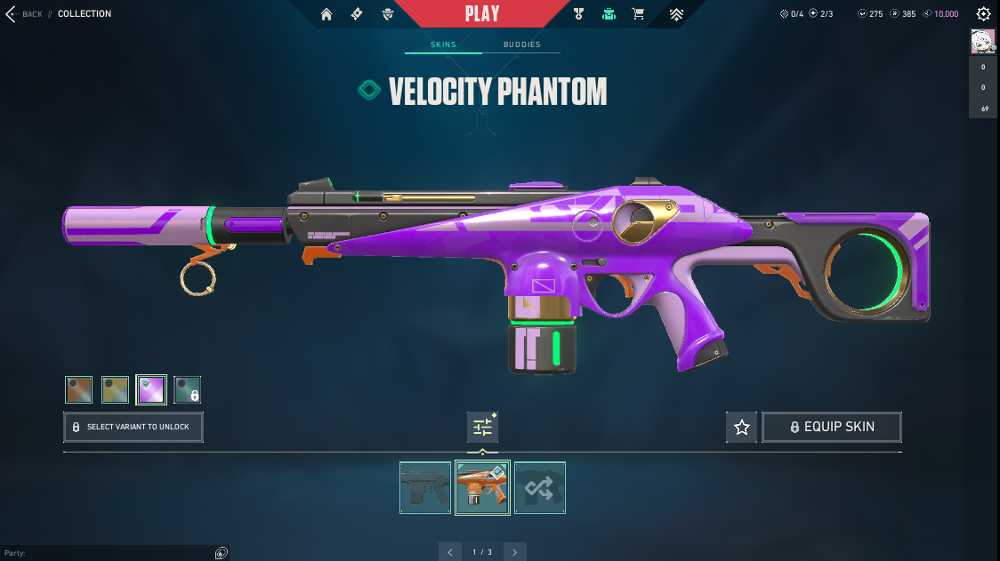Open the shopping cart store icon

[638, 14]
